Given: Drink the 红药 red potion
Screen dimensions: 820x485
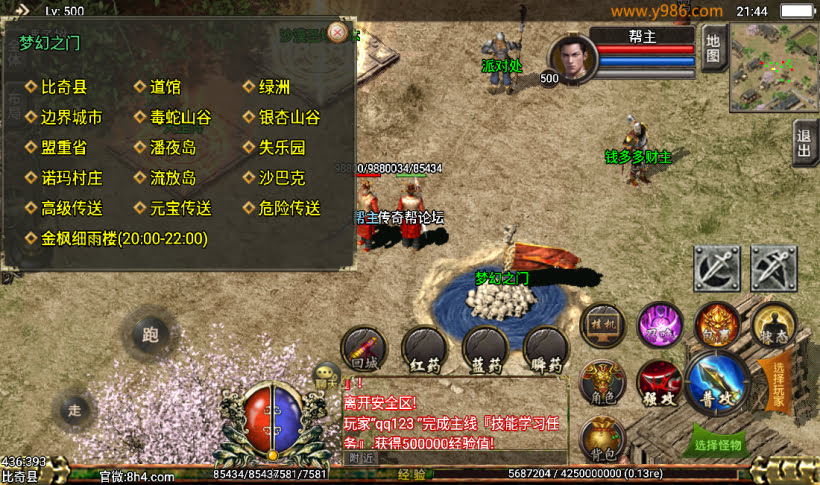Looking at the screenshot, I should [424, 349].
